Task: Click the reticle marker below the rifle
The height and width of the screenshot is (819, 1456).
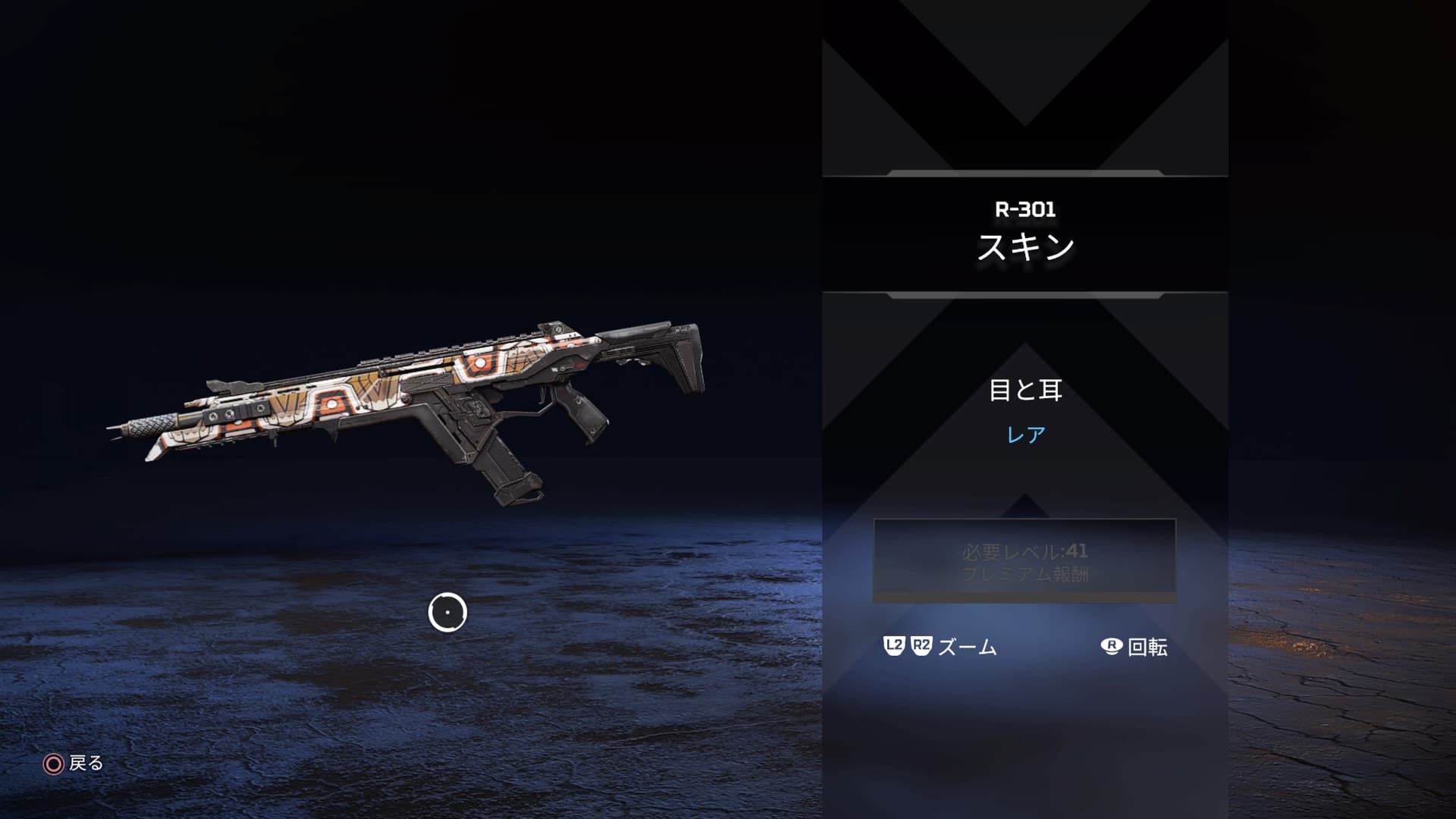Action: point(448,612)
